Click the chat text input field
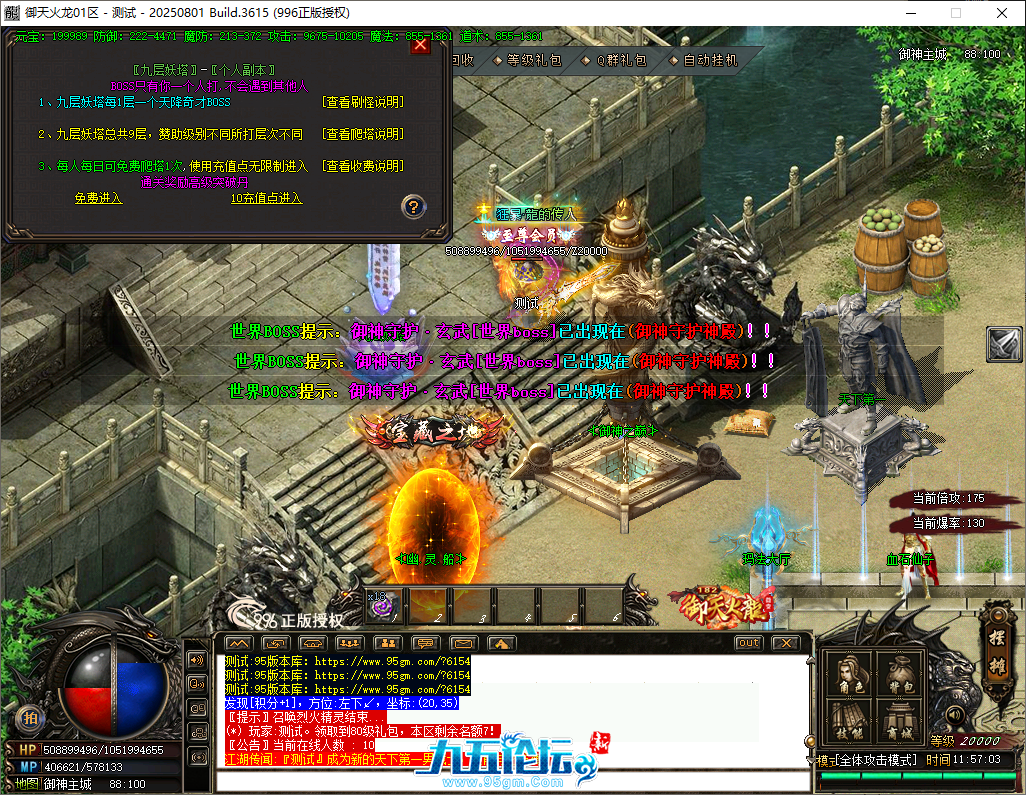 (x=510, y=778)
